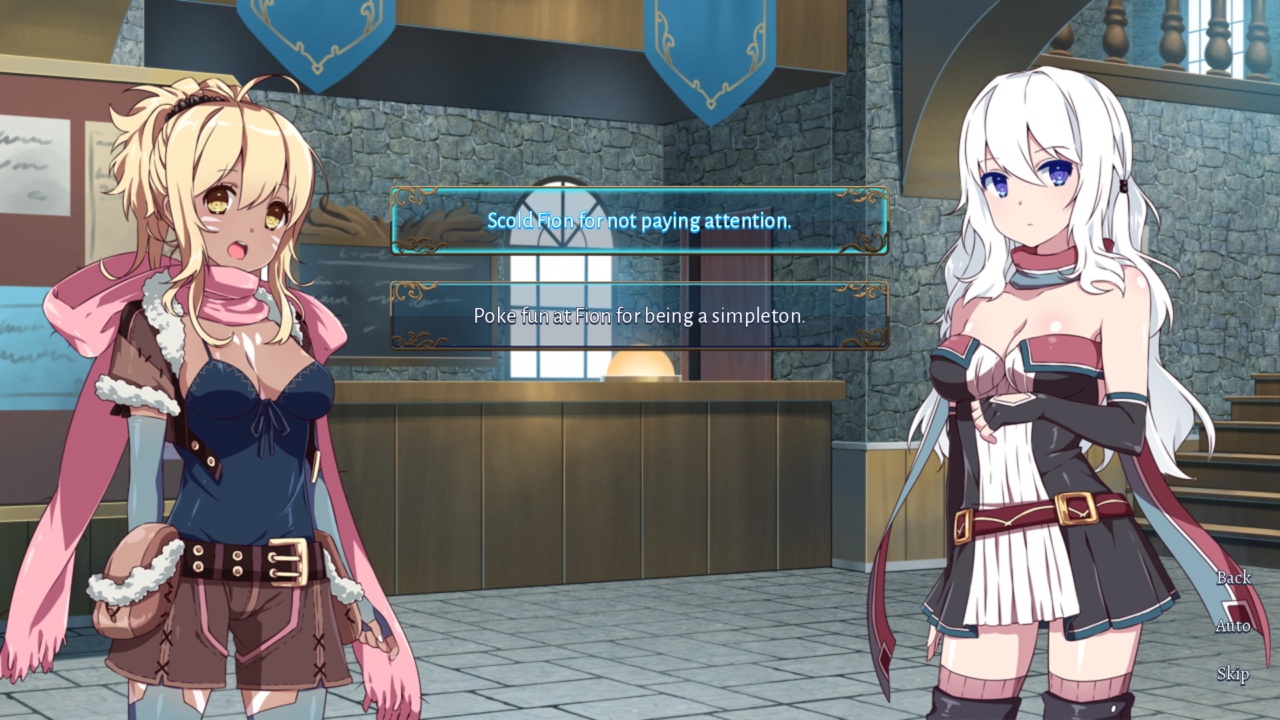Click the Back option to rewind dialogue
The image size is (1280, 720).
pos(1234,578)
